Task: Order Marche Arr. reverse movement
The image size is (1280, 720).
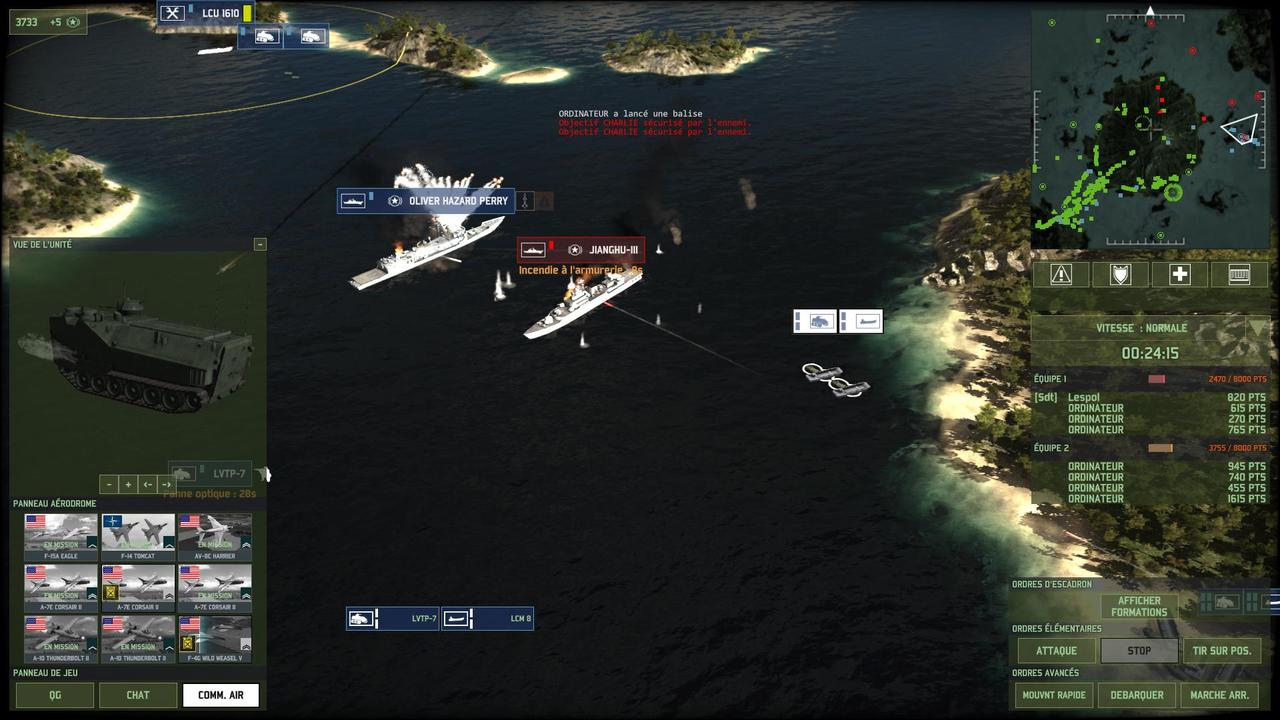Action: pos(1221,695)
